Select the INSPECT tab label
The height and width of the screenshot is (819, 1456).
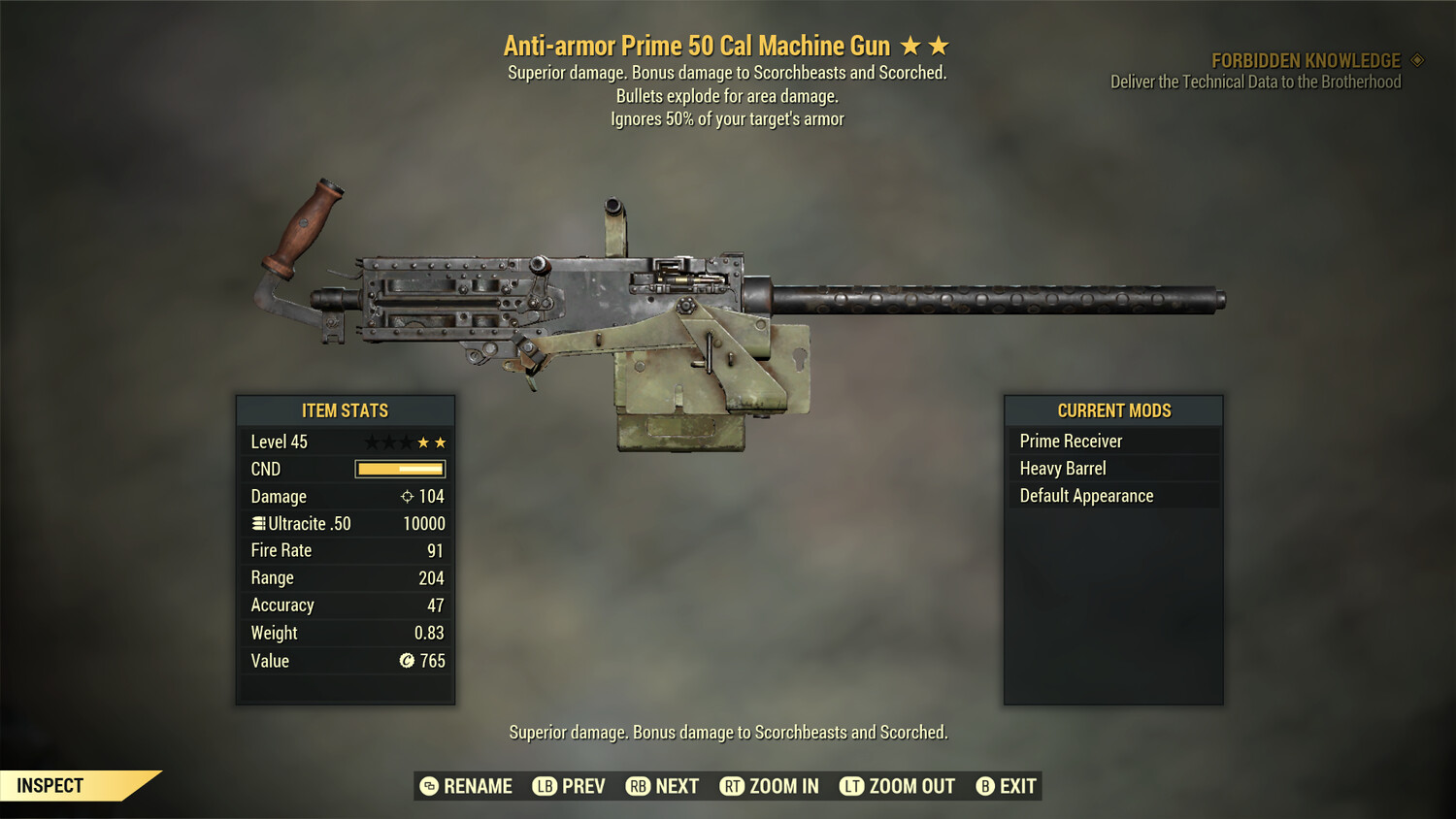[50, 785]
